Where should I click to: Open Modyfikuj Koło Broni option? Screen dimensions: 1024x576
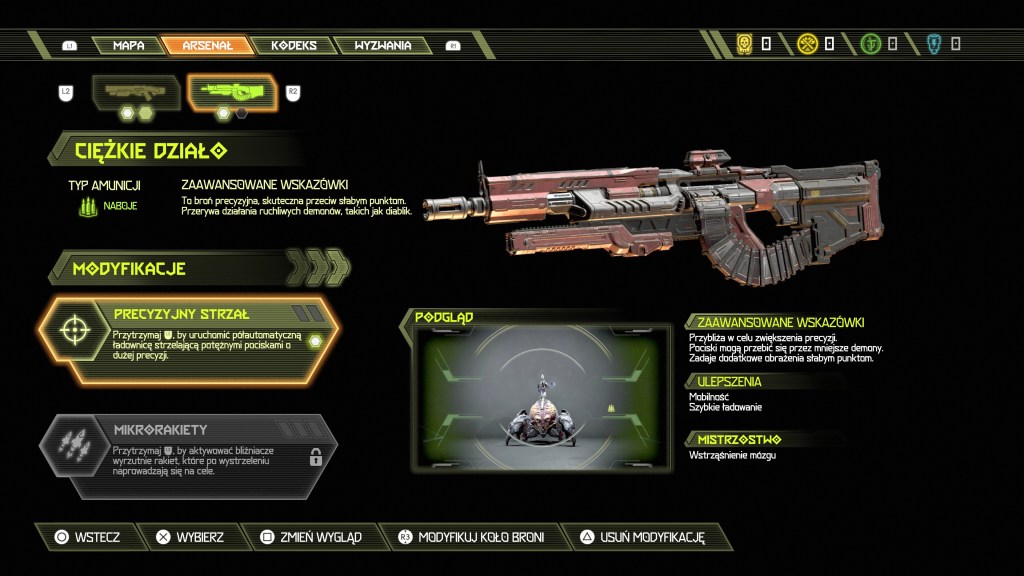click(470, 537)
